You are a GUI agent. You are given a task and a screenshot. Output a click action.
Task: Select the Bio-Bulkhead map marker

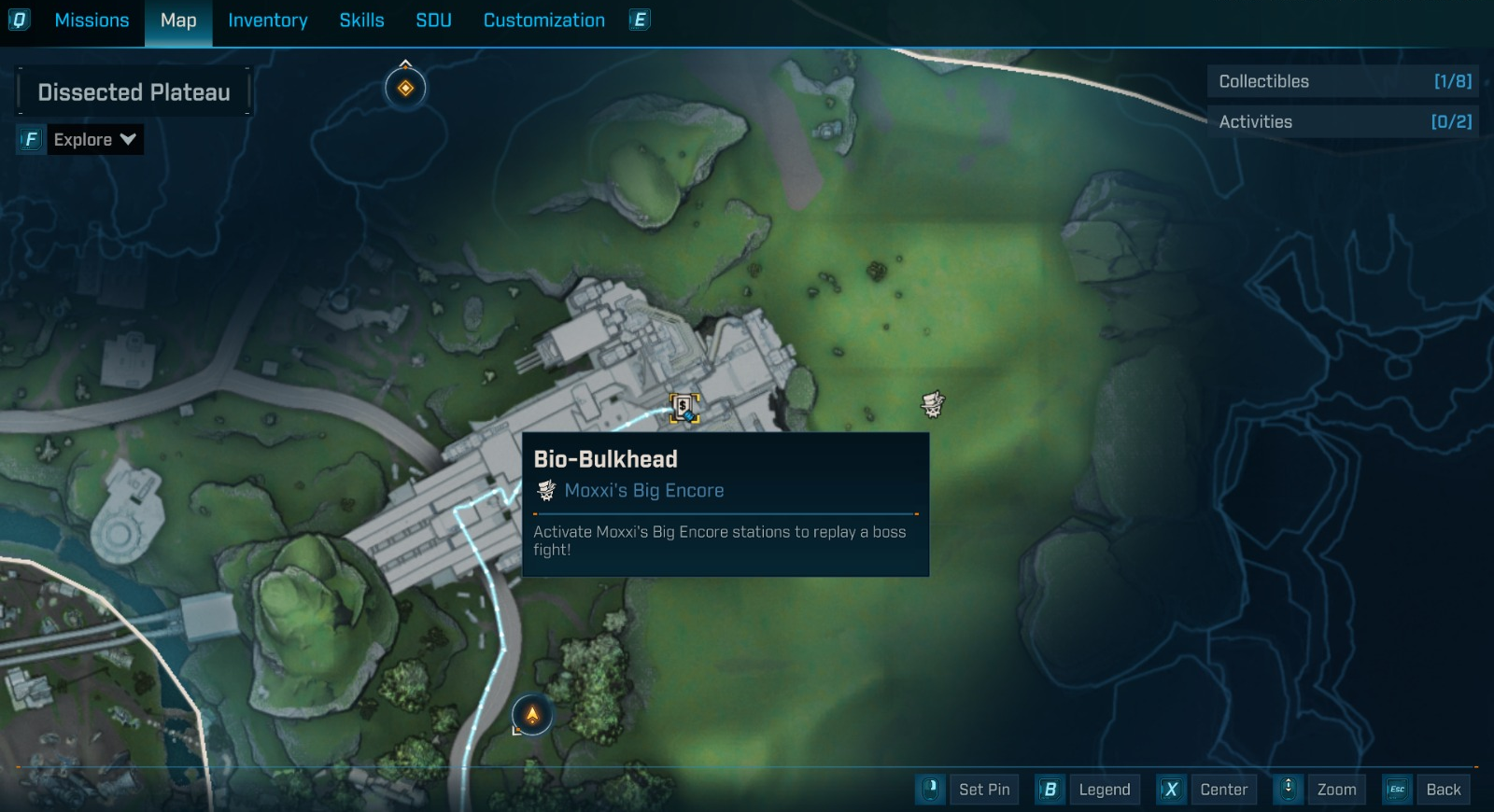click(684, 408)
